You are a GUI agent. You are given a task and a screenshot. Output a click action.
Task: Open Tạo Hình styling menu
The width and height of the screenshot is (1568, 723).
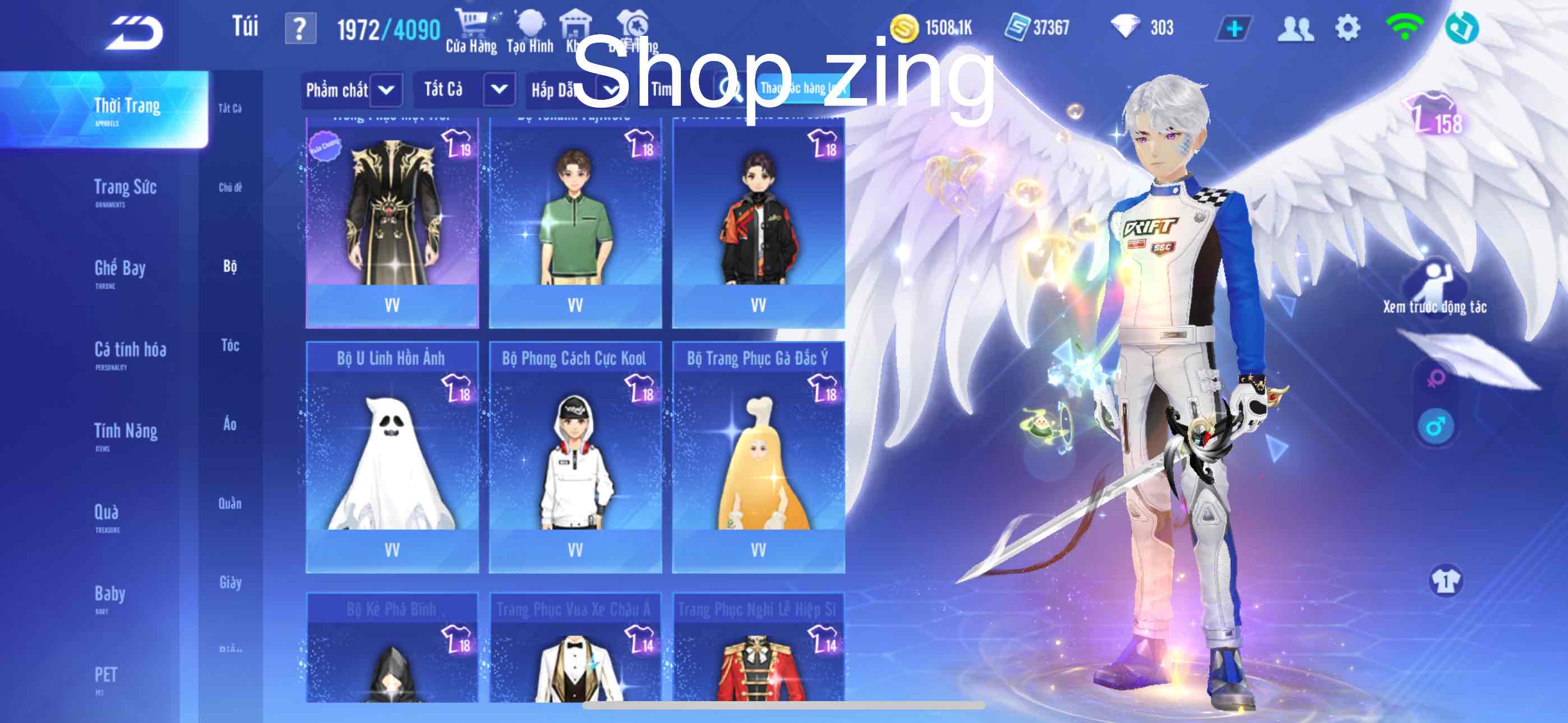pyautogui.click(x=529, y=31)
